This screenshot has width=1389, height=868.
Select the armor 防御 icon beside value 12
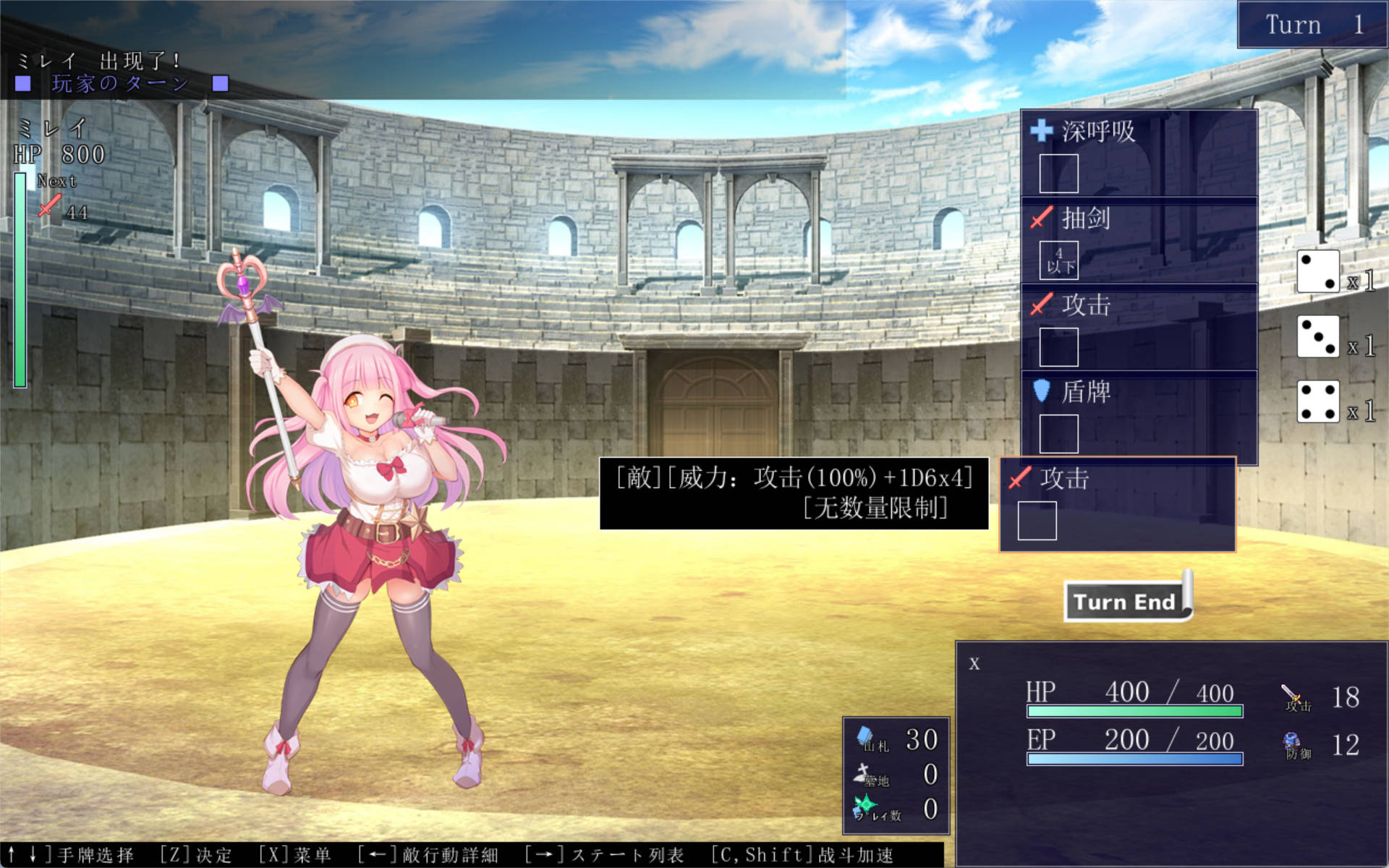tap(1291, 741)
